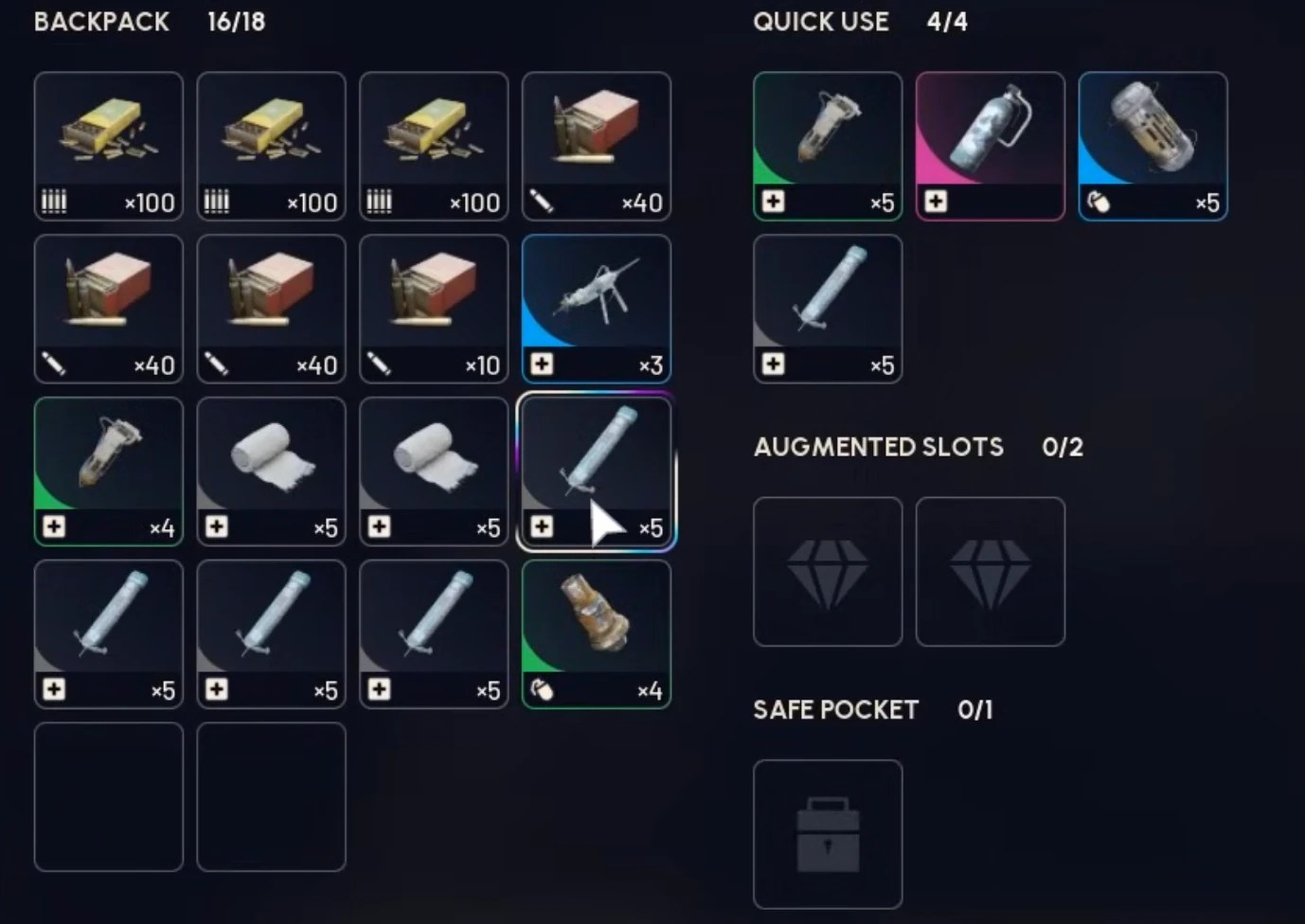The width and height of the screenshot is (1305, 924).
Task: Click the BACKPACK section header
Action: tap(100, 22)
